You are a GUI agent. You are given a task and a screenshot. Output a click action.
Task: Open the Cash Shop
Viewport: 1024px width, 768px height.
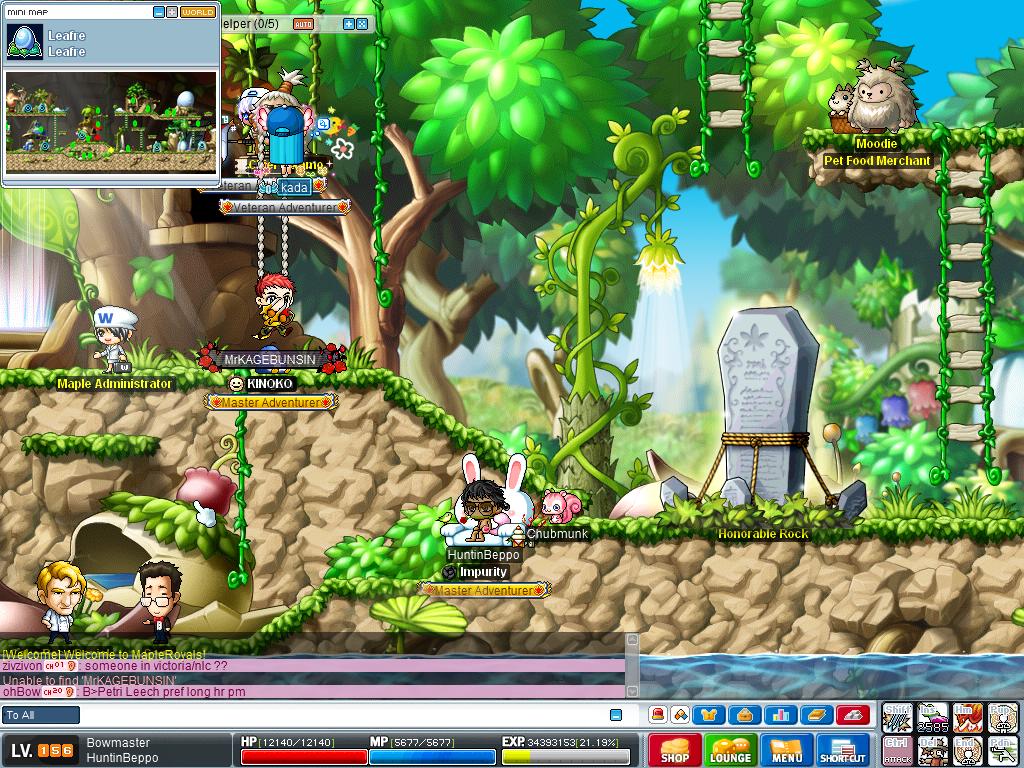pyautogui.click(x=675, y=751)
